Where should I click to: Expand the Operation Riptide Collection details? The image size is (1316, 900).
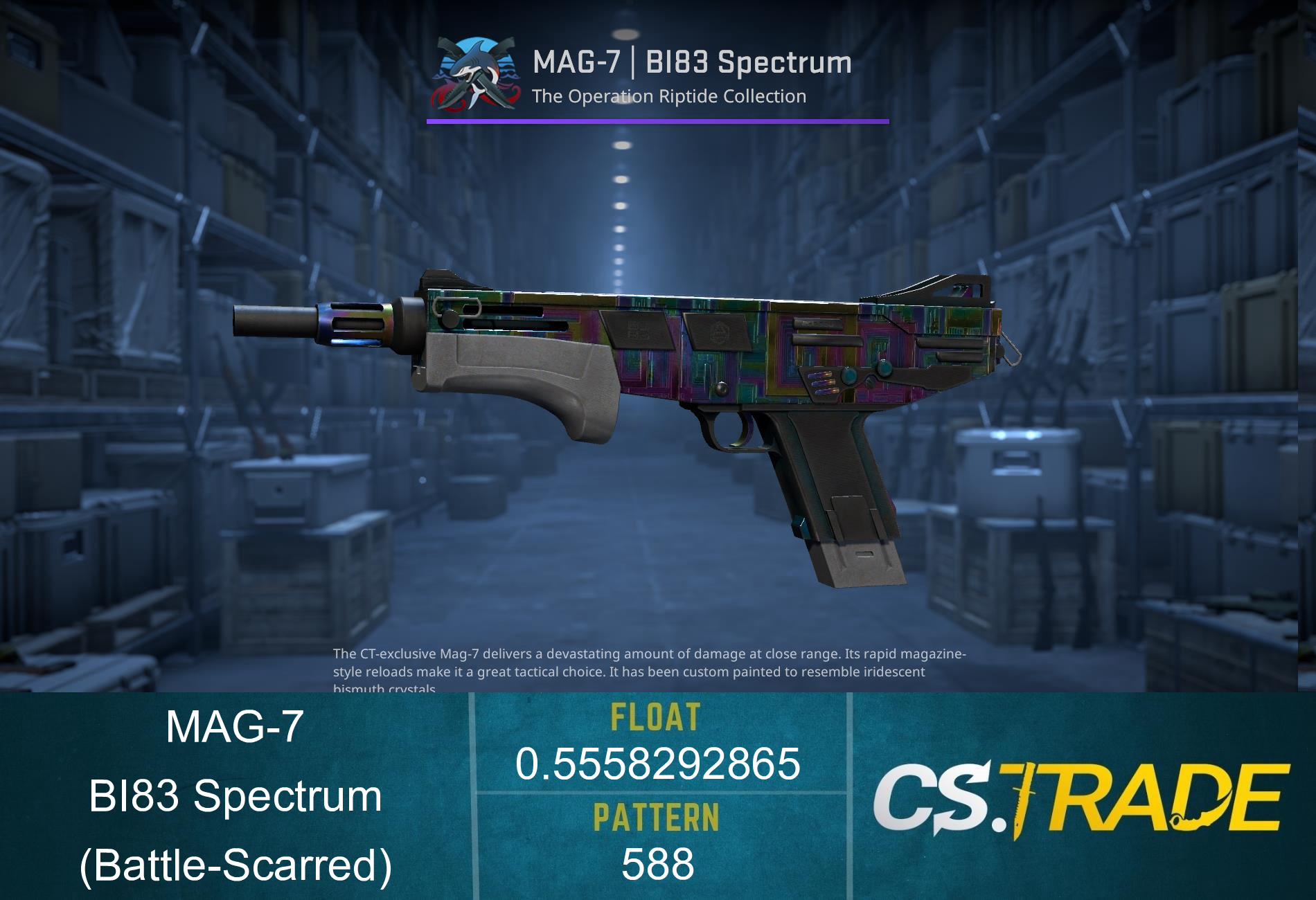coord(668,97)
